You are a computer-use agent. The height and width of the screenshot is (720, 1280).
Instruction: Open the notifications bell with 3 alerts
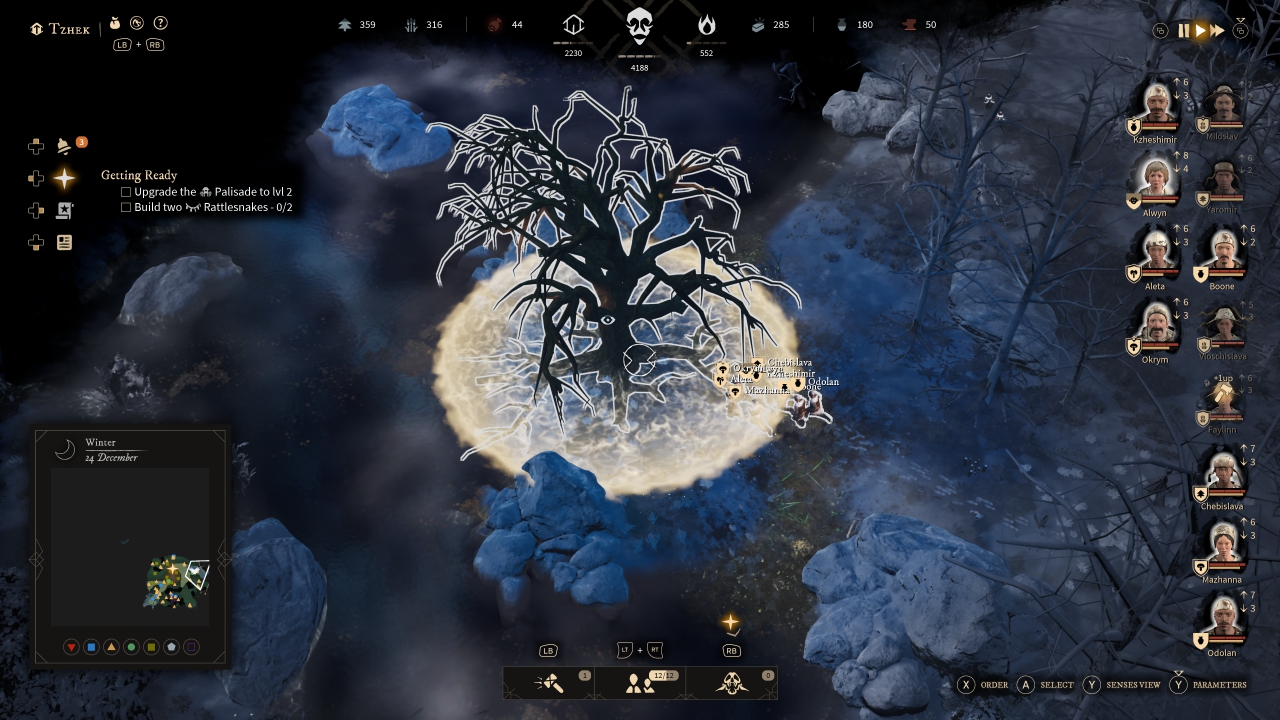64,146
